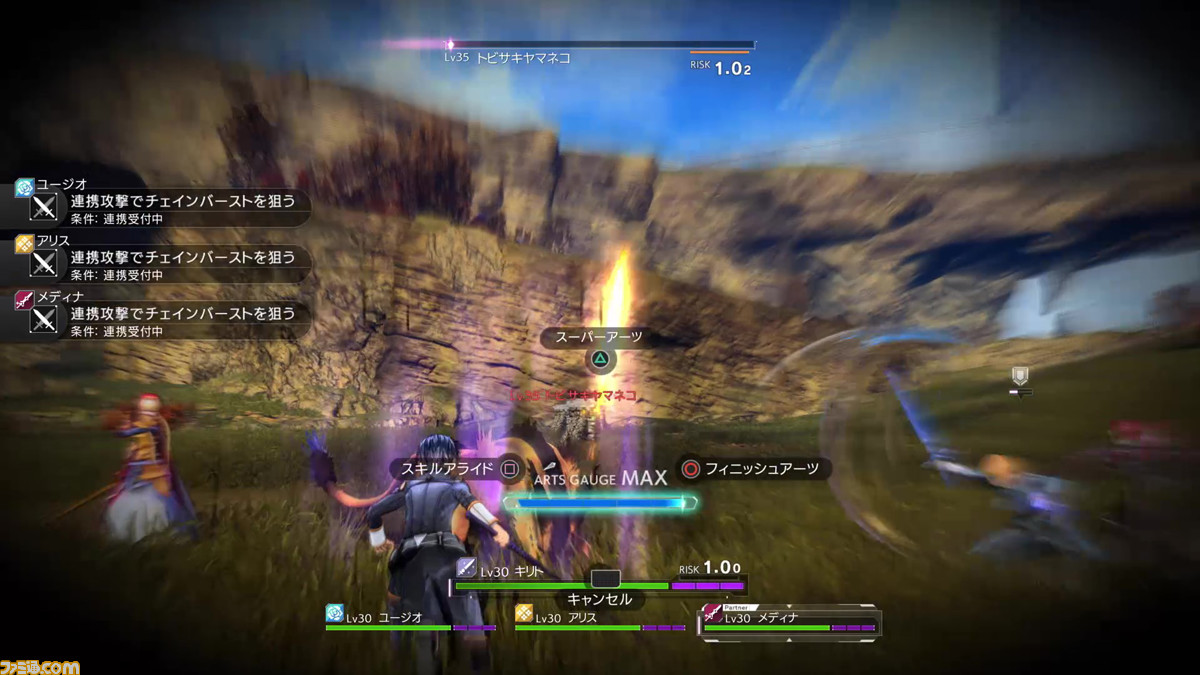Select Eugeo's Lv30 party status panel

410,620
